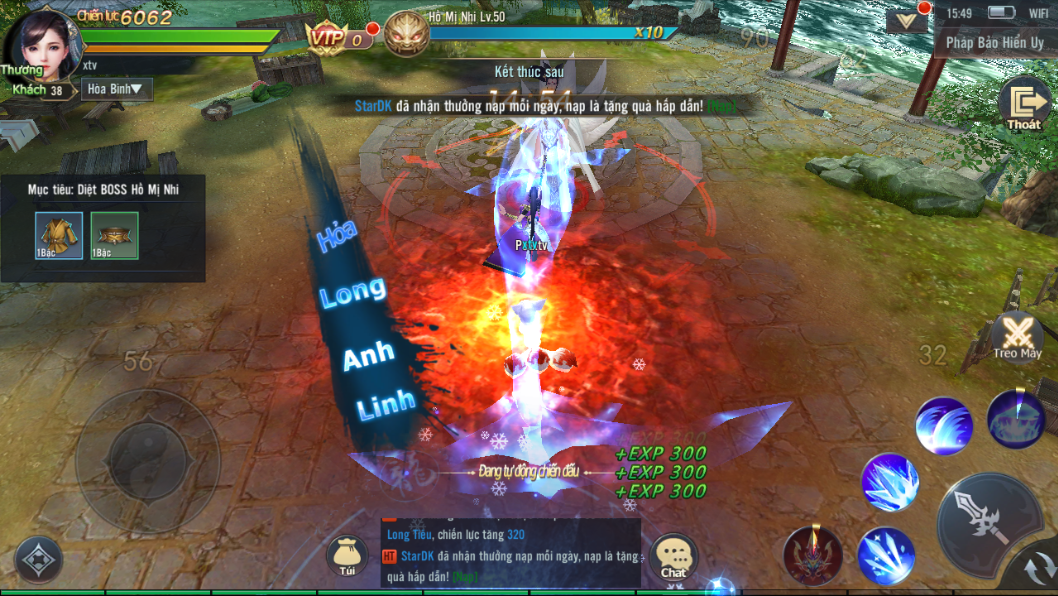
Task: Select the armor reward item slot
Action: point(59,235)
